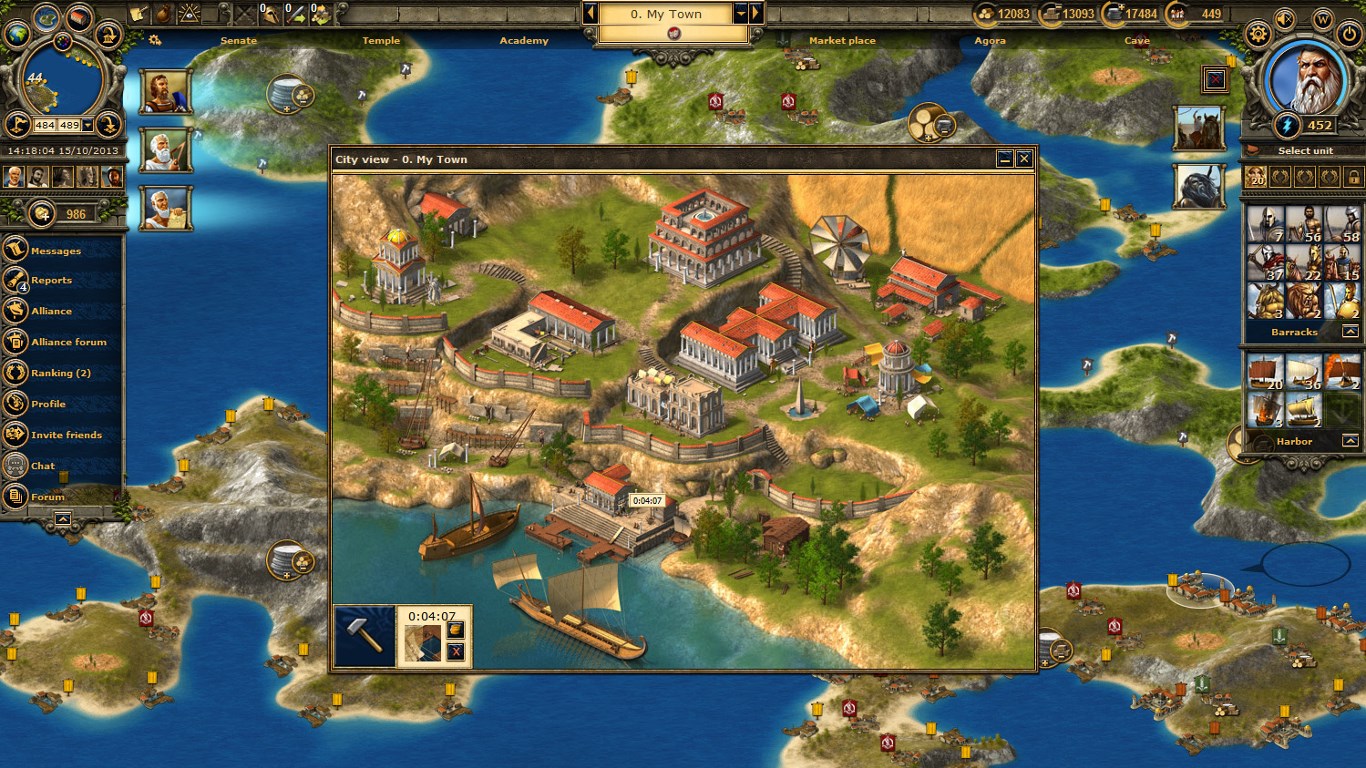This screenshot has width=1366, height=768.
Task: Switch to the next town arrow
Action: (756, 13)
